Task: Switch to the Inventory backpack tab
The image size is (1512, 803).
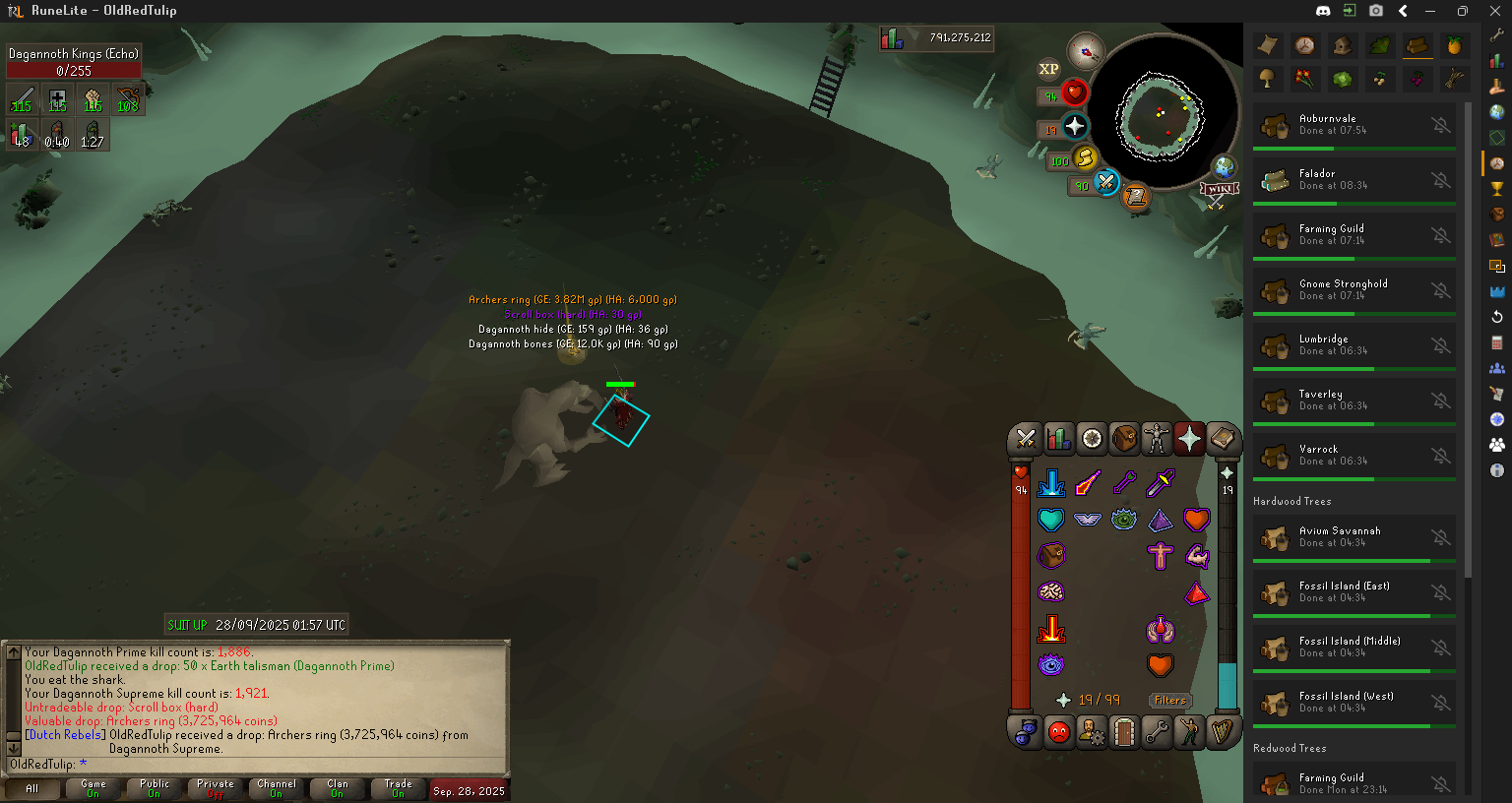Action: [1124, 439]
